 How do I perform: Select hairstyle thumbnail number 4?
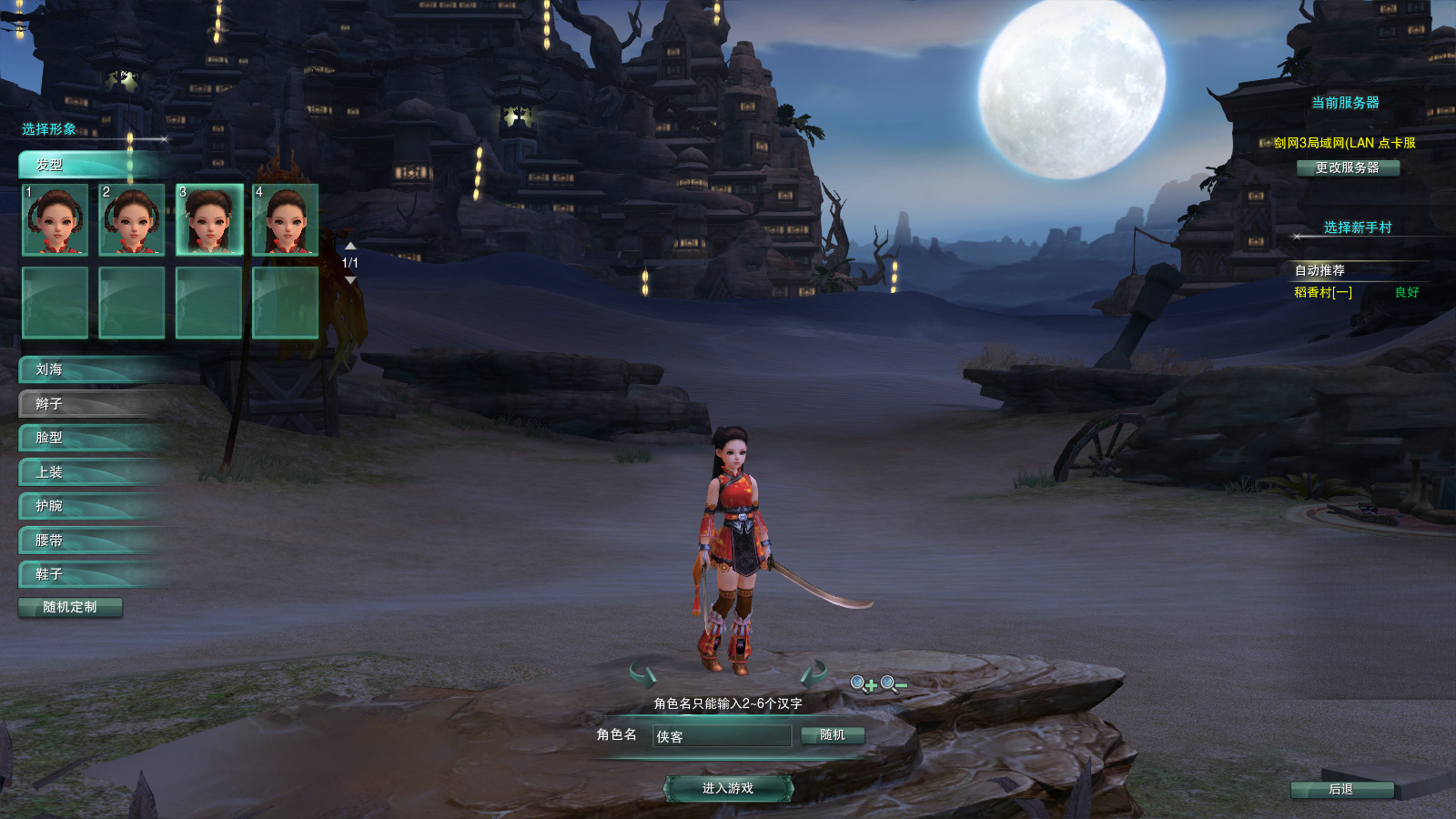pos(286,219)
